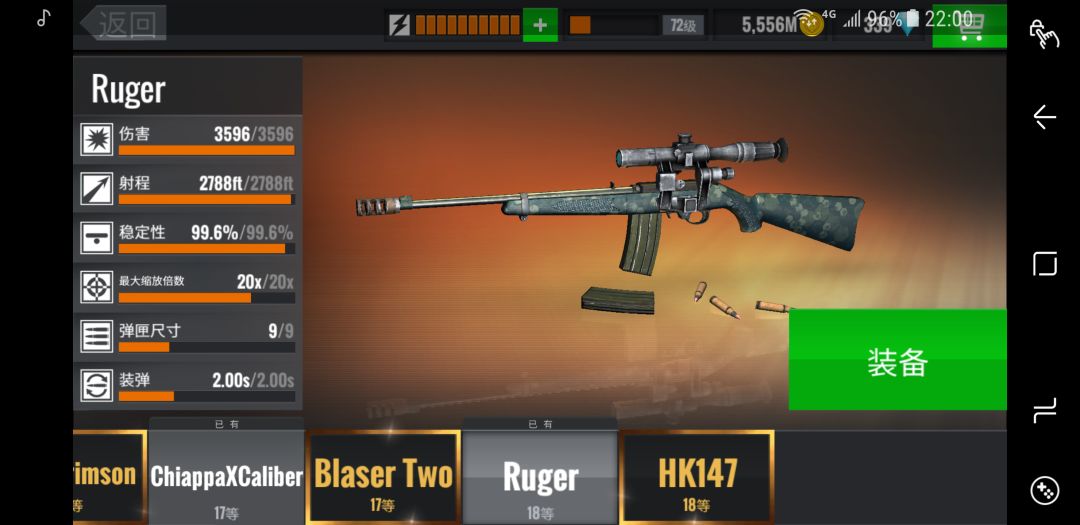Image resolution: width=1080 pixels, height=525 pixels.
Task: Add energy with the green plus button
Action: pos(540,24)
